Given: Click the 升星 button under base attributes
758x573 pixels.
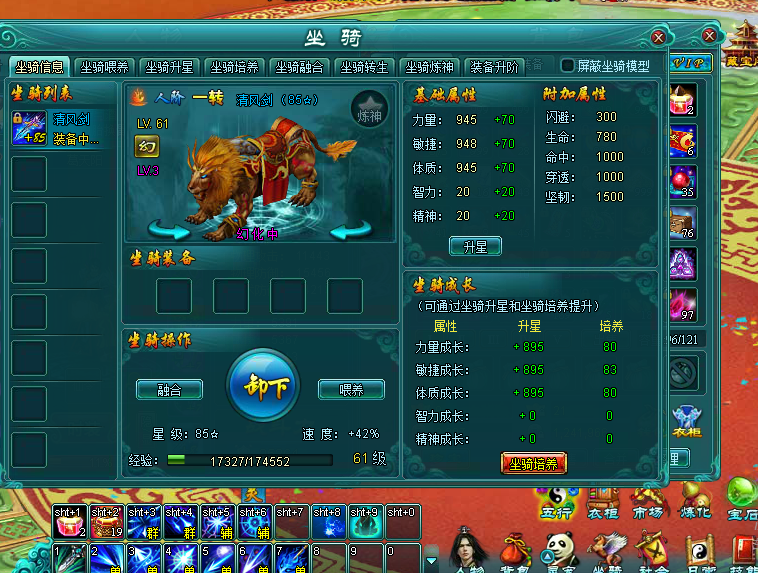Looking at the screenshot, I should pos(475,246).
